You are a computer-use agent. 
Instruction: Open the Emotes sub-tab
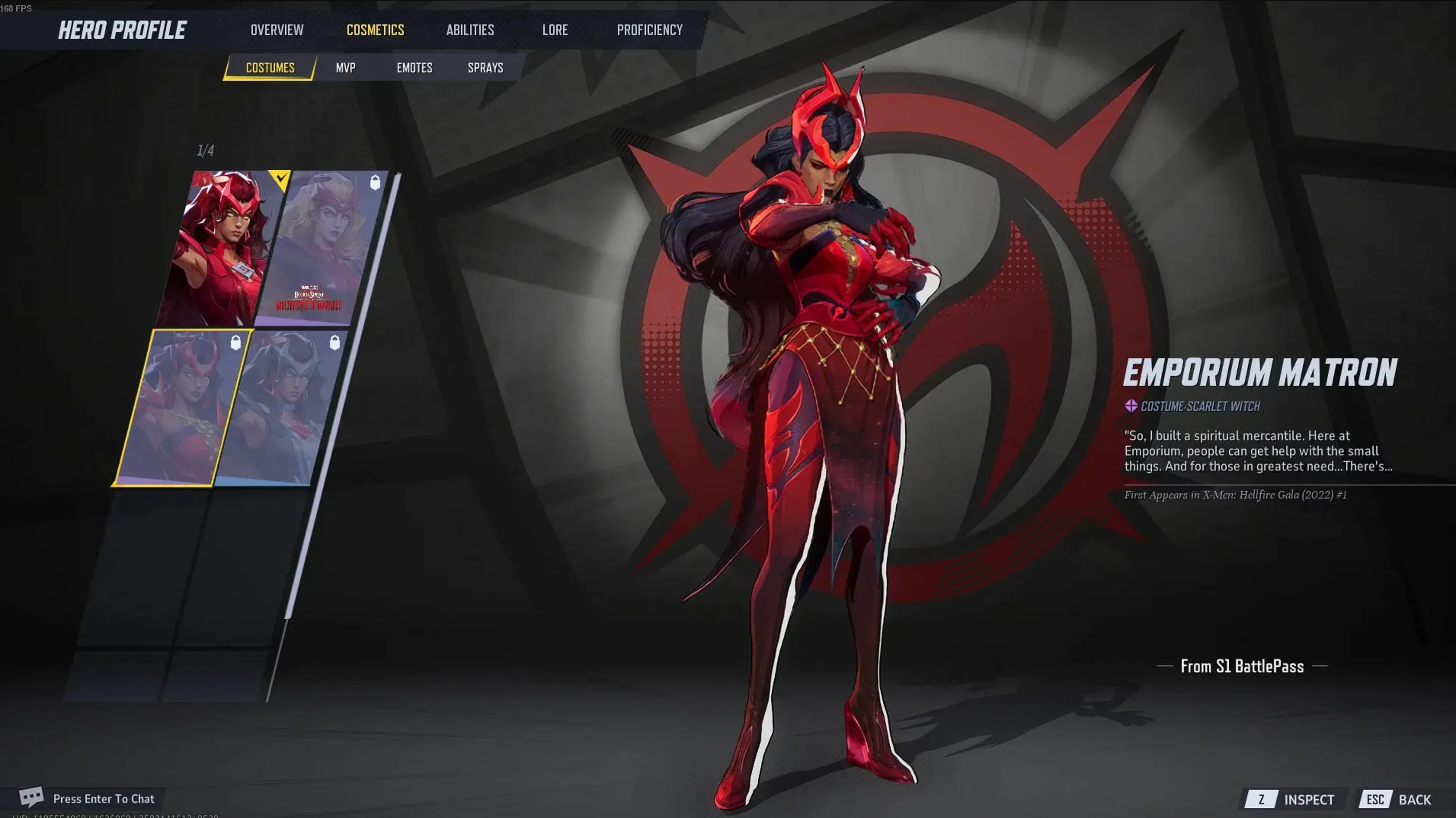(414, 68)
